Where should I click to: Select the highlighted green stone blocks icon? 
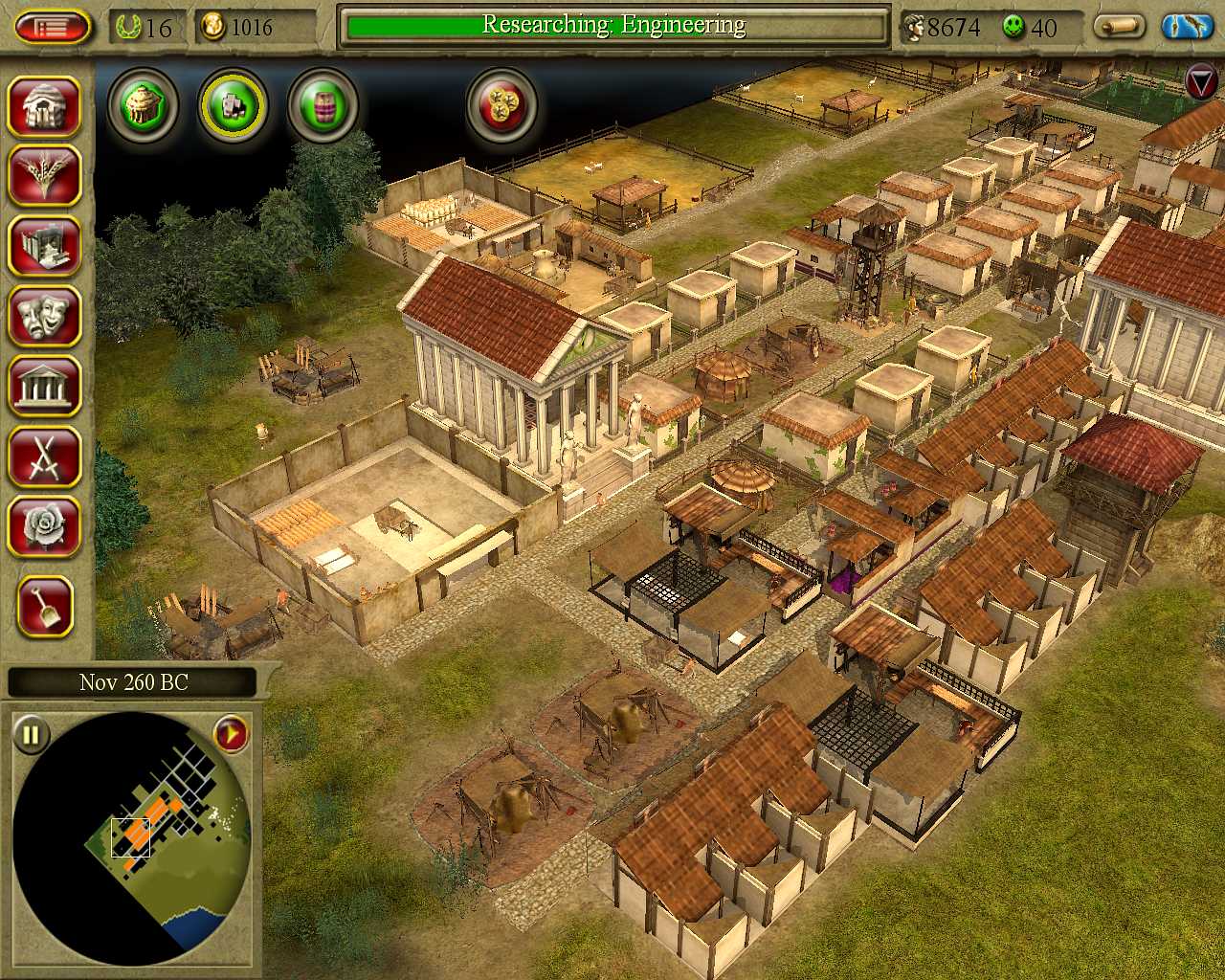pos(233,104)
